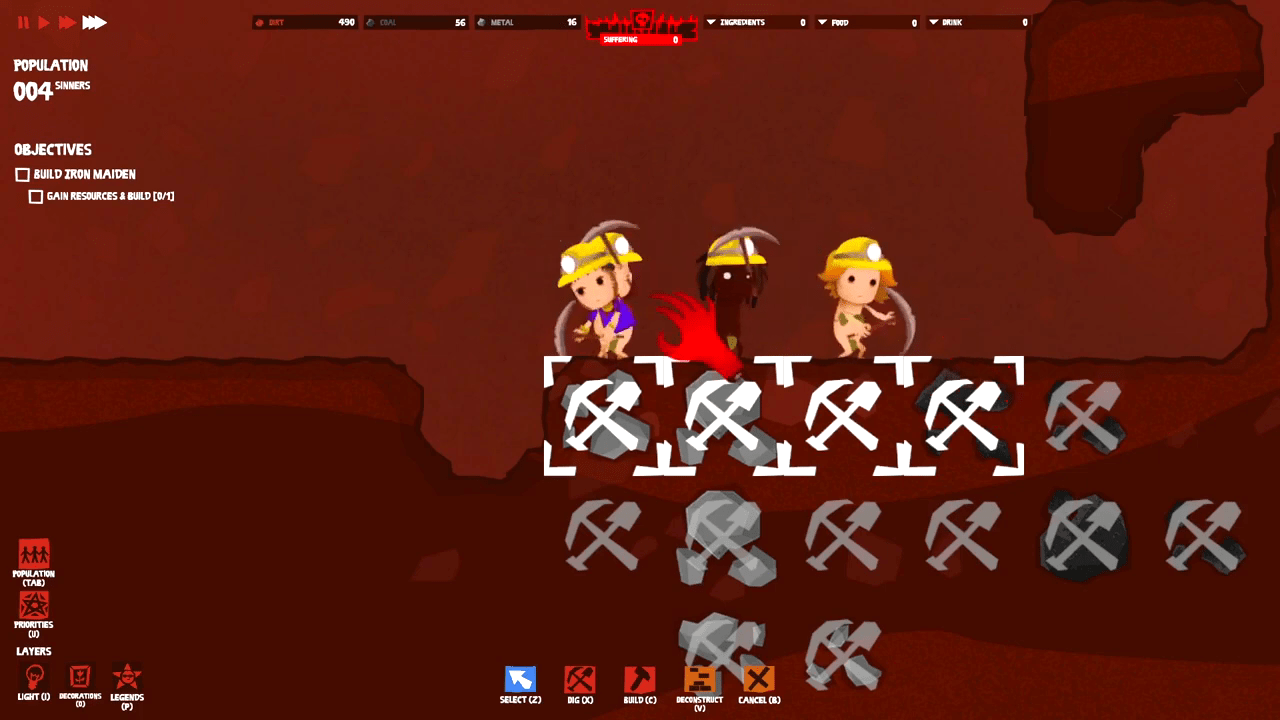Tick the Build Iron Maiden objective checkbox

point(22,175)
